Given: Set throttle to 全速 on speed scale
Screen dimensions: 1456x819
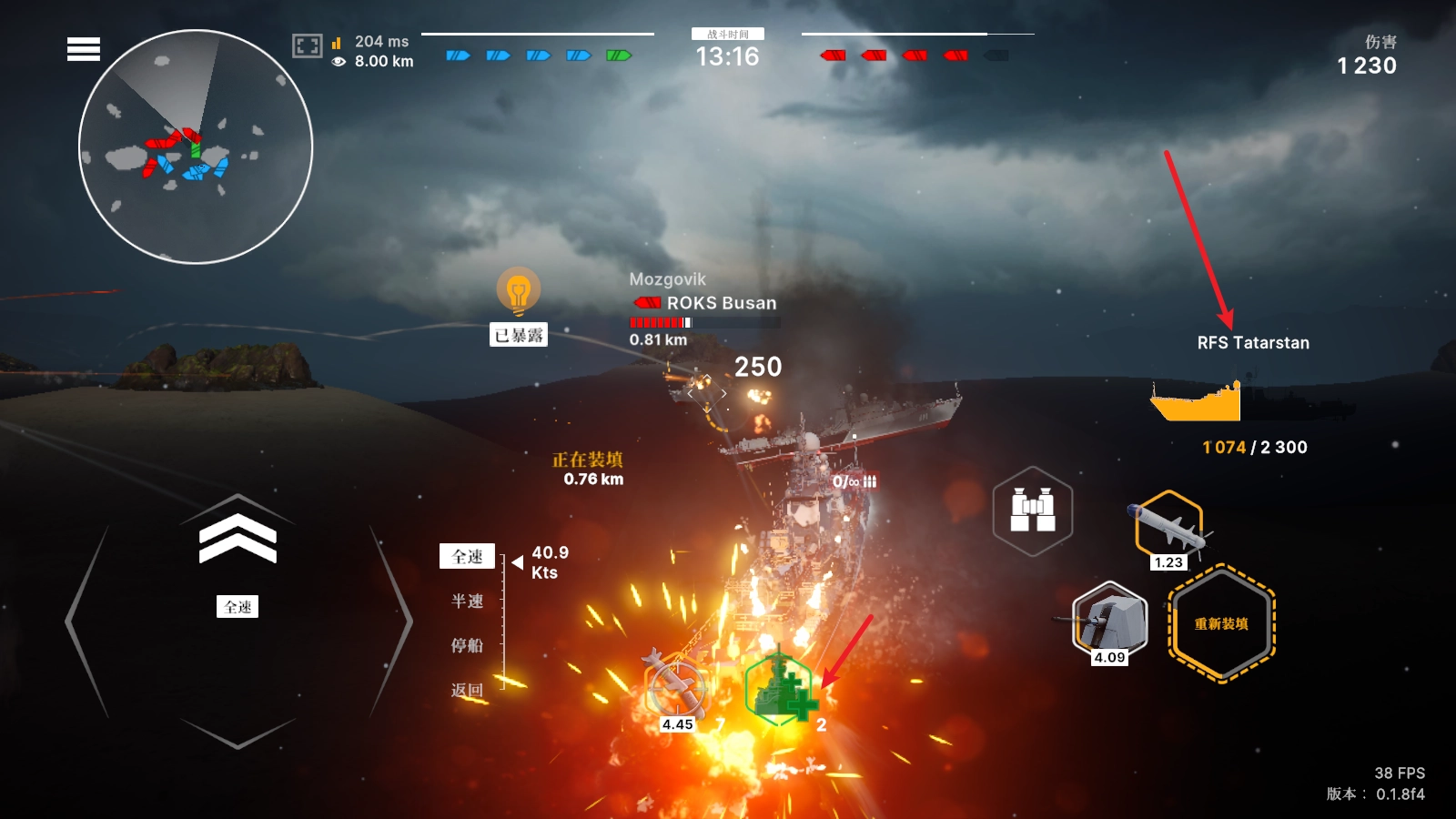Looking at the screenshot, I should coord(468,556).
